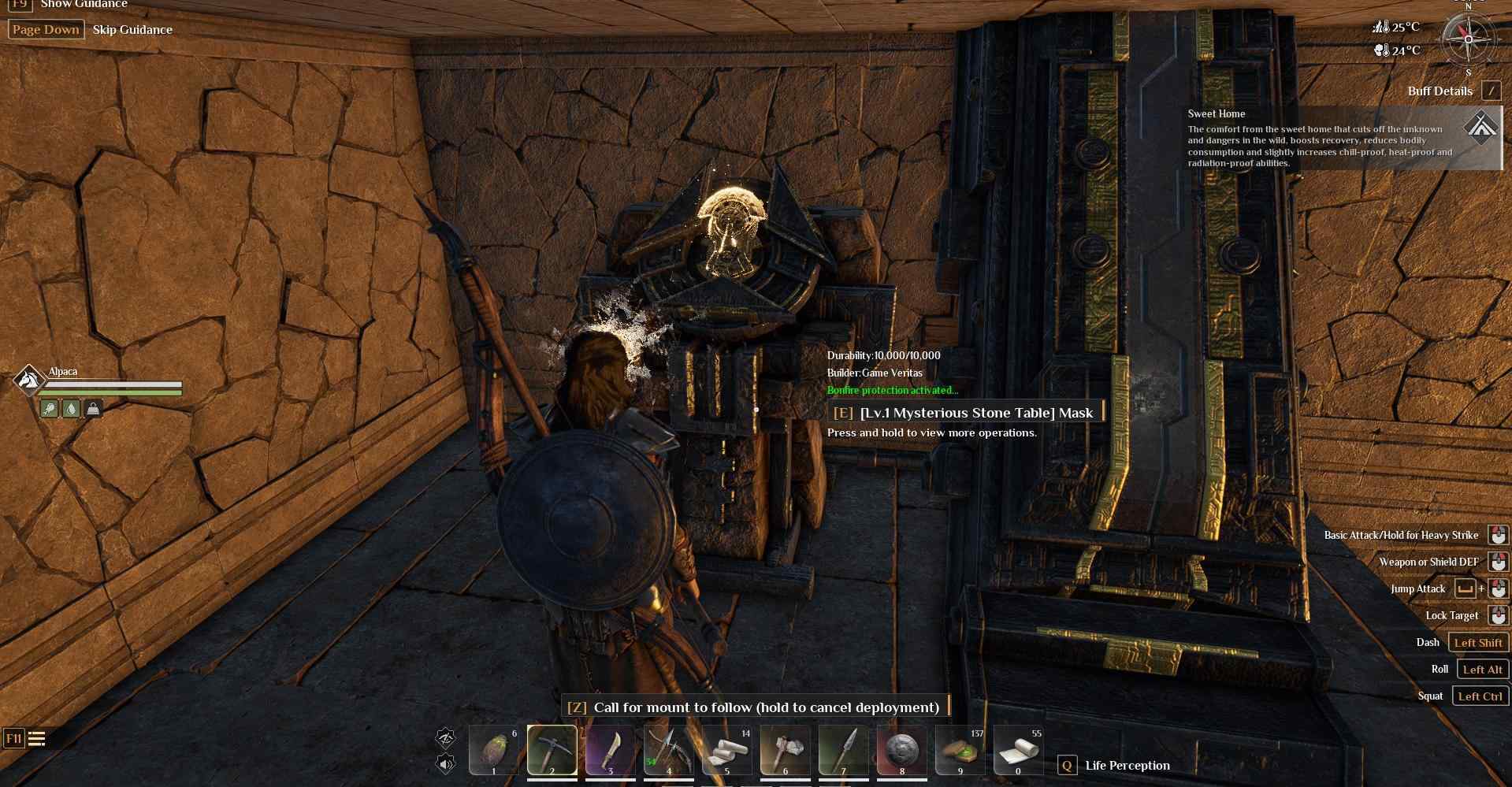Click the Skip Guidance label

[132, 30]
